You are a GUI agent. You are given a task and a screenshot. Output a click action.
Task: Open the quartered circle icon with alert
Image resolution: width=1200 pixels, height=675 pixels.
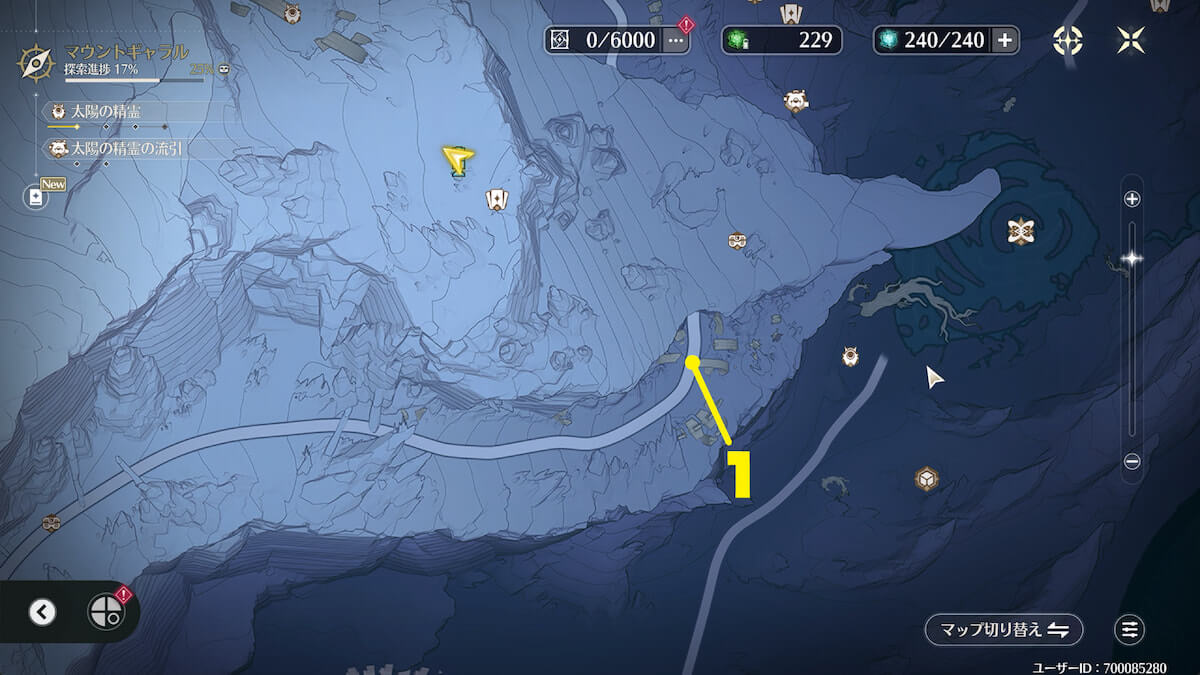coord(105,611)
